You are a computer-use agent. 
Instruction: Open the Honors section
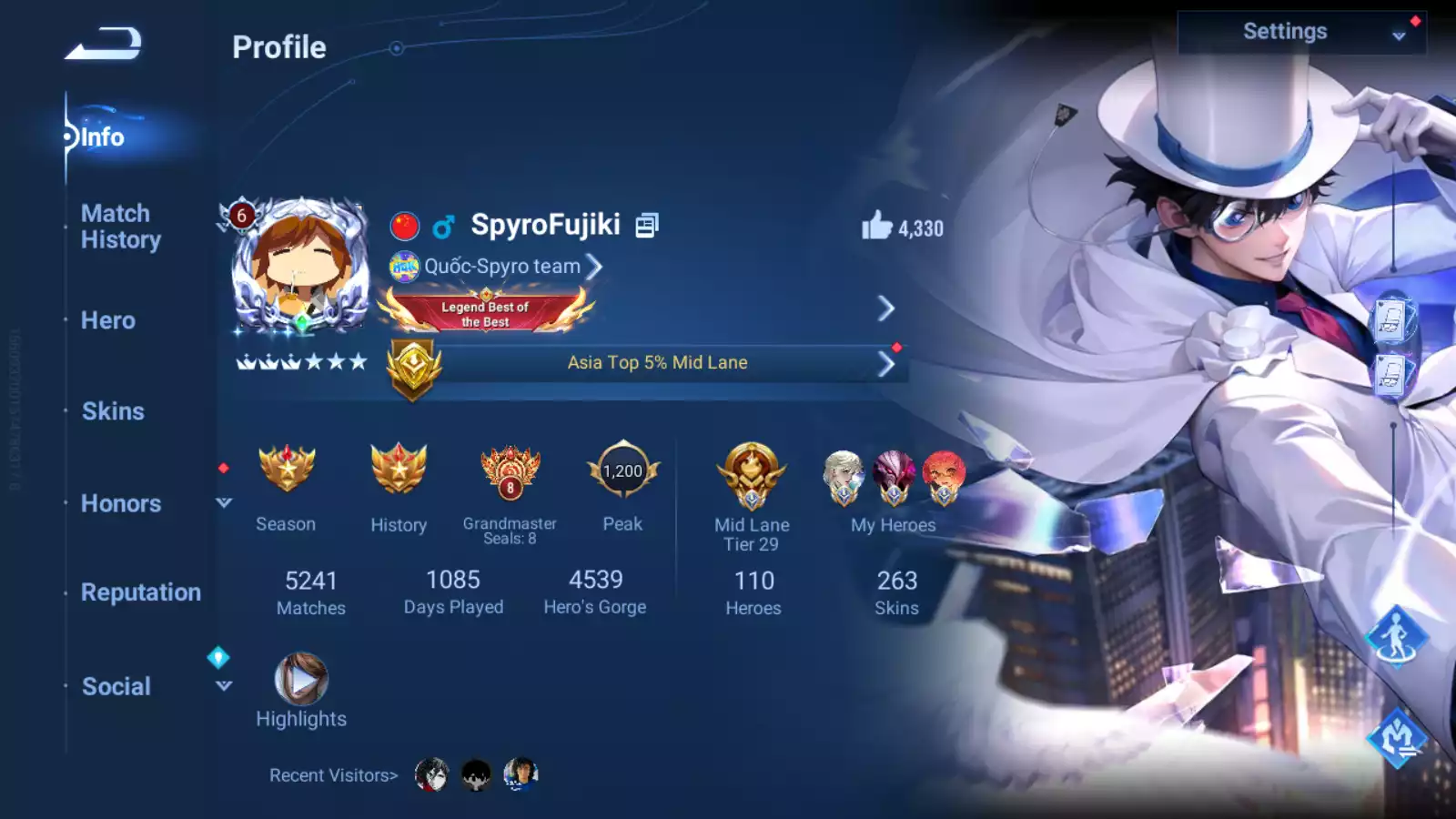pos(121,503)
